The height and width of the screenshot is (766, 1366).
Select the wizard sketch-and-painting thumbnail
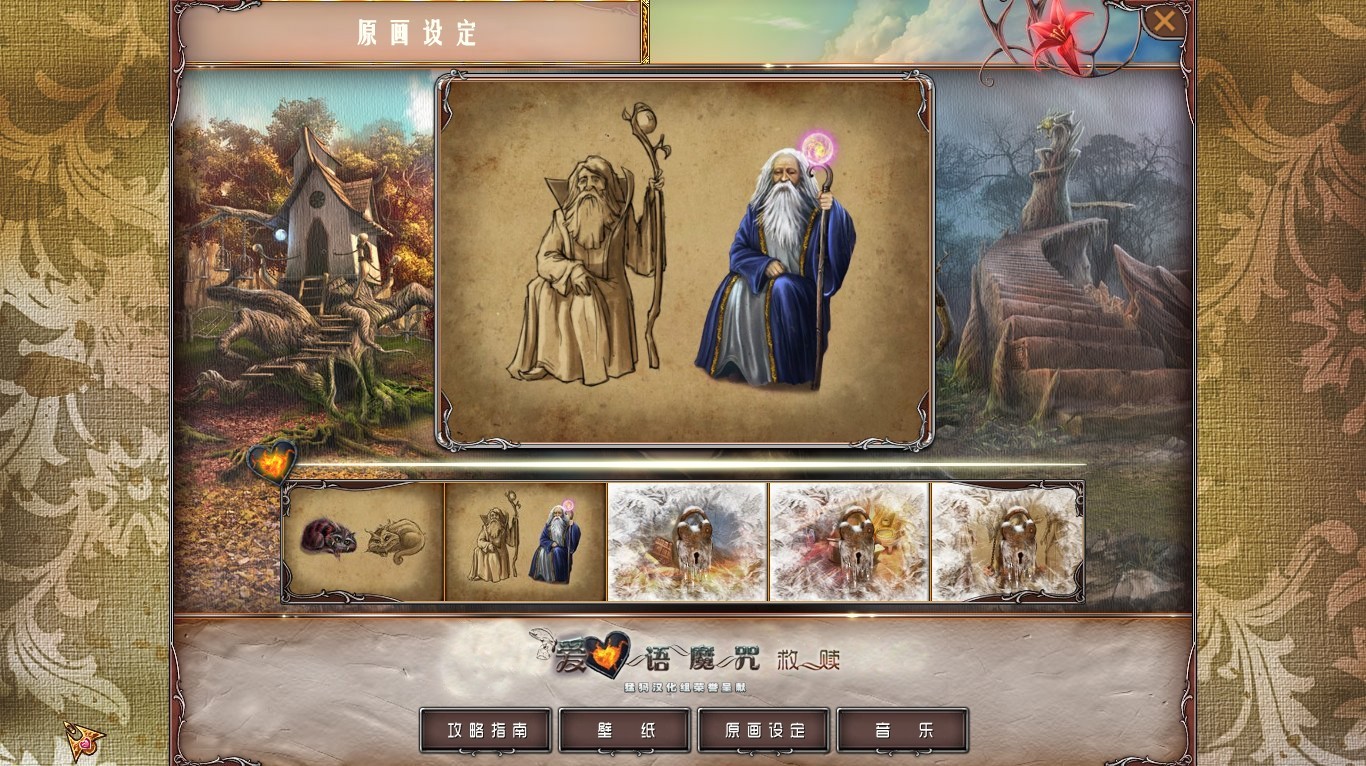coord(524,541)
